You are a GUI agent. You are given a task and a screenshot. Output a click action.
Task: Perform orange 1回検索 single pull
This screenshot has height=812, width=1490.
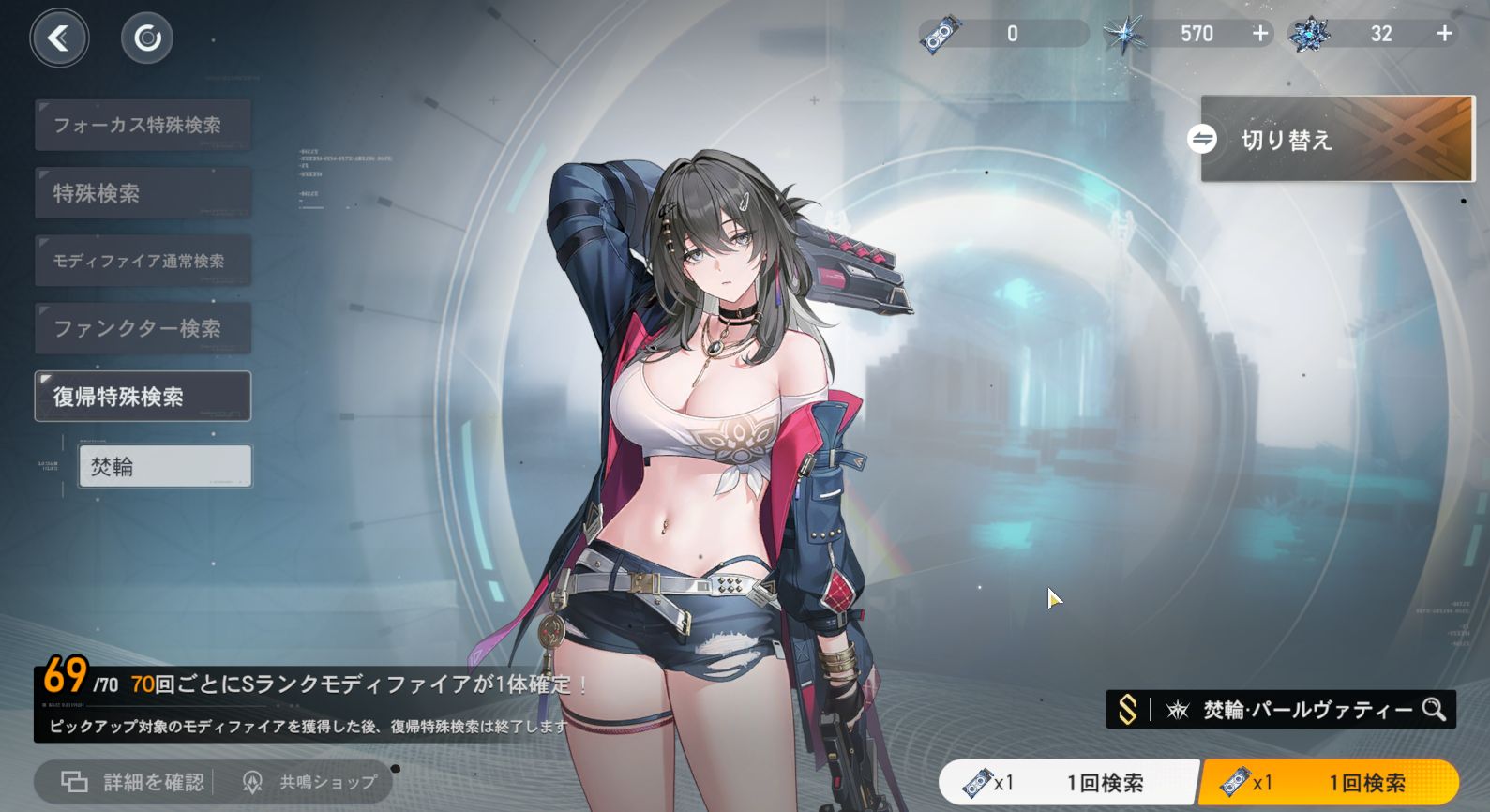pyautogui.click(x=1330, y=782)
